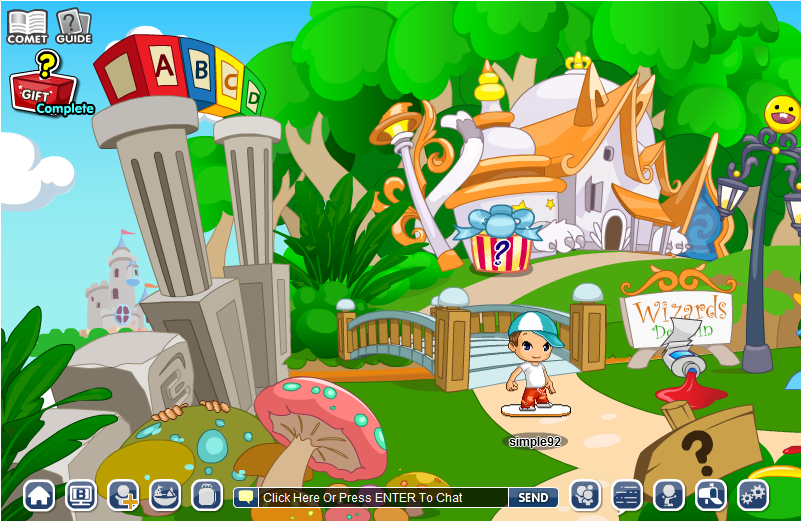Go home with the house icon
807x526 pixels.
click(x=39, y=494)
